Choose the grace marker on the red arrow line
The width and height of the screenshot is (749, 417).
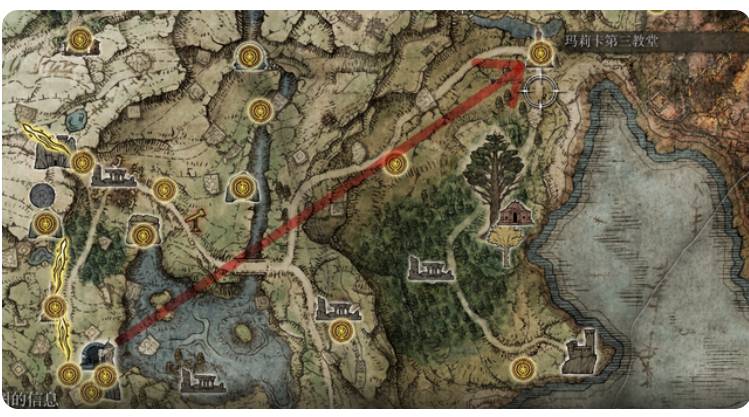[397, 164]
